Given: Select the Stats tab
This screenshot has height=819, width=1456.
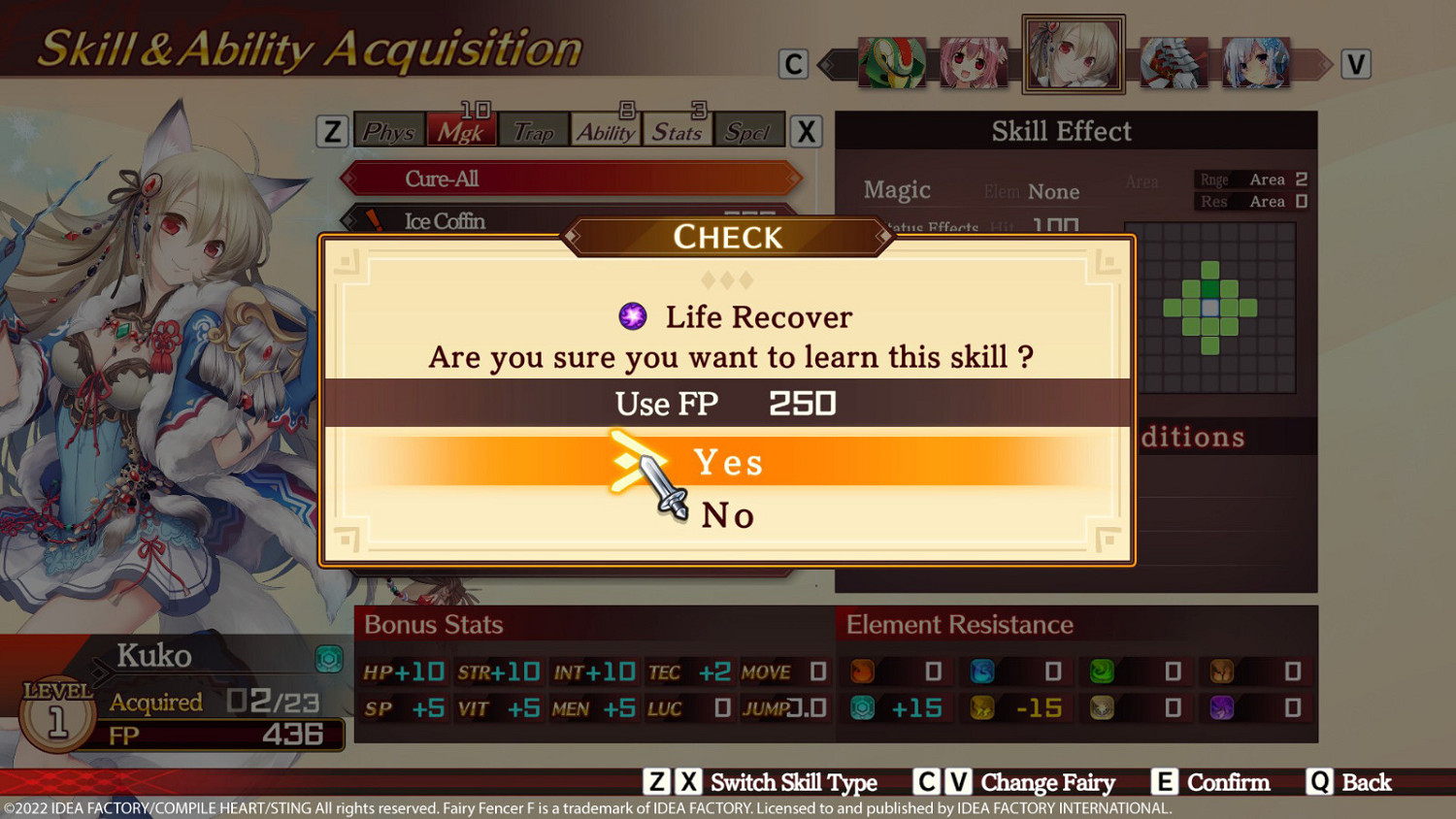Looking at the screenshot, I should (677, 132).
